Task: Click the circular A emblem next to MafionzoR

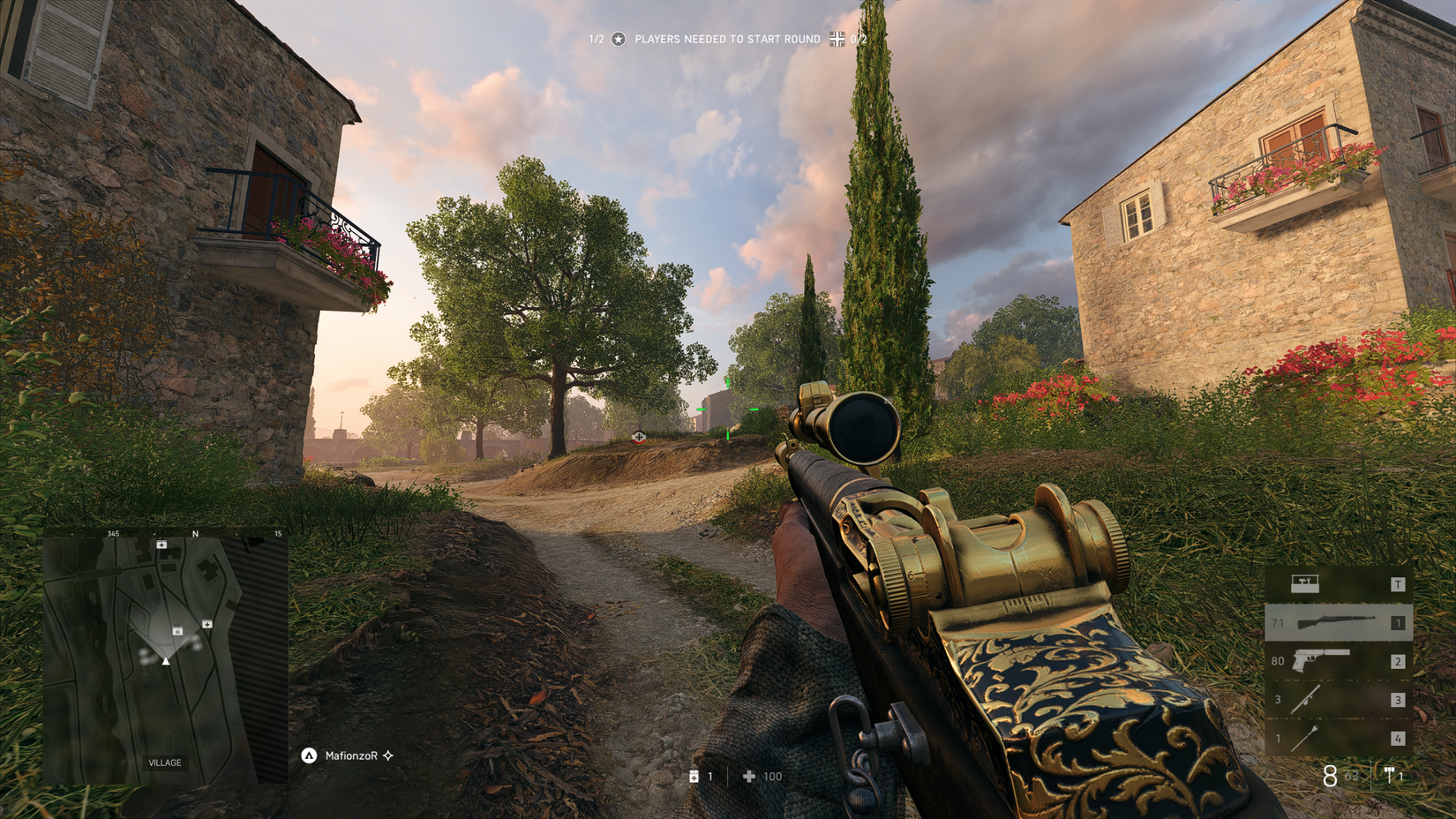Action: (x=311, y=755)
